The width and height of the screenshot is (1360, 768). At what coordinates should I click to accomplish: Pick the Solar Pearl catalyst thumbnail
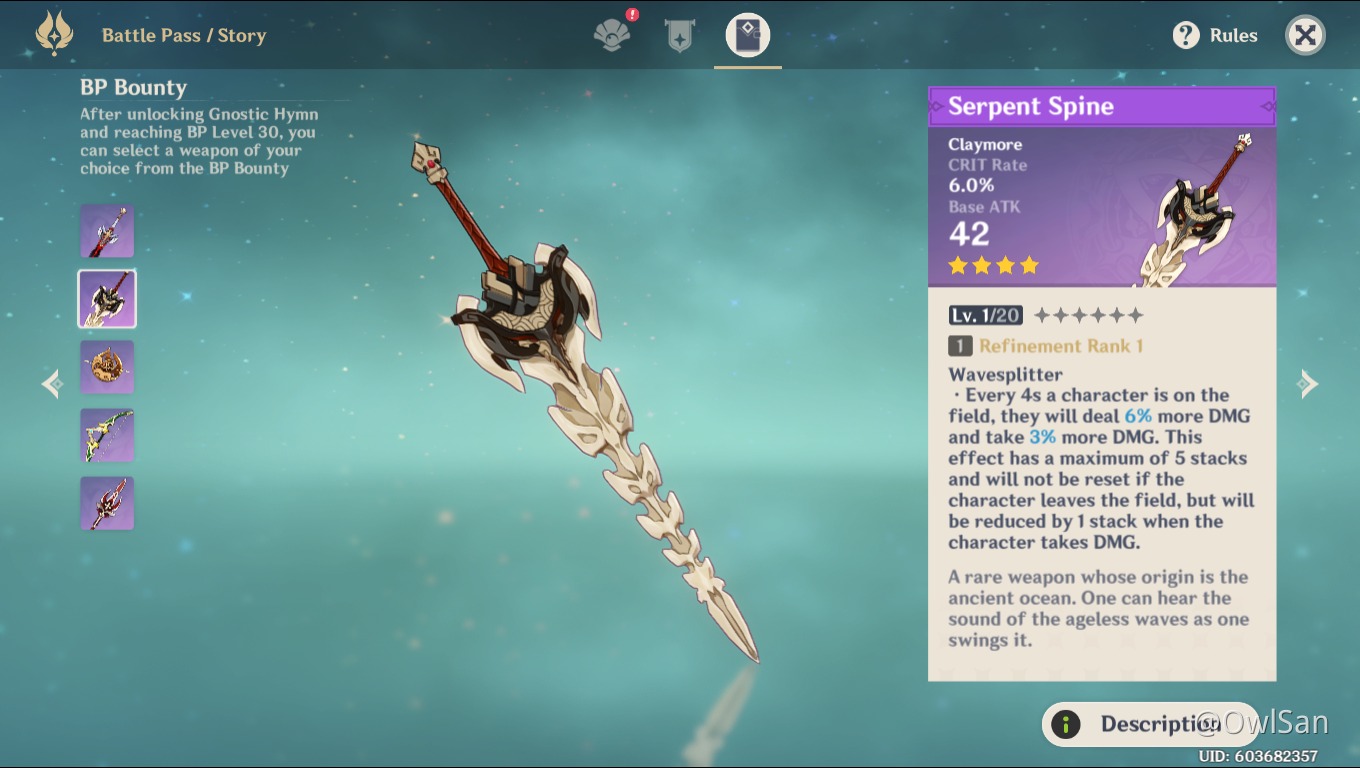tap(107, 367)
